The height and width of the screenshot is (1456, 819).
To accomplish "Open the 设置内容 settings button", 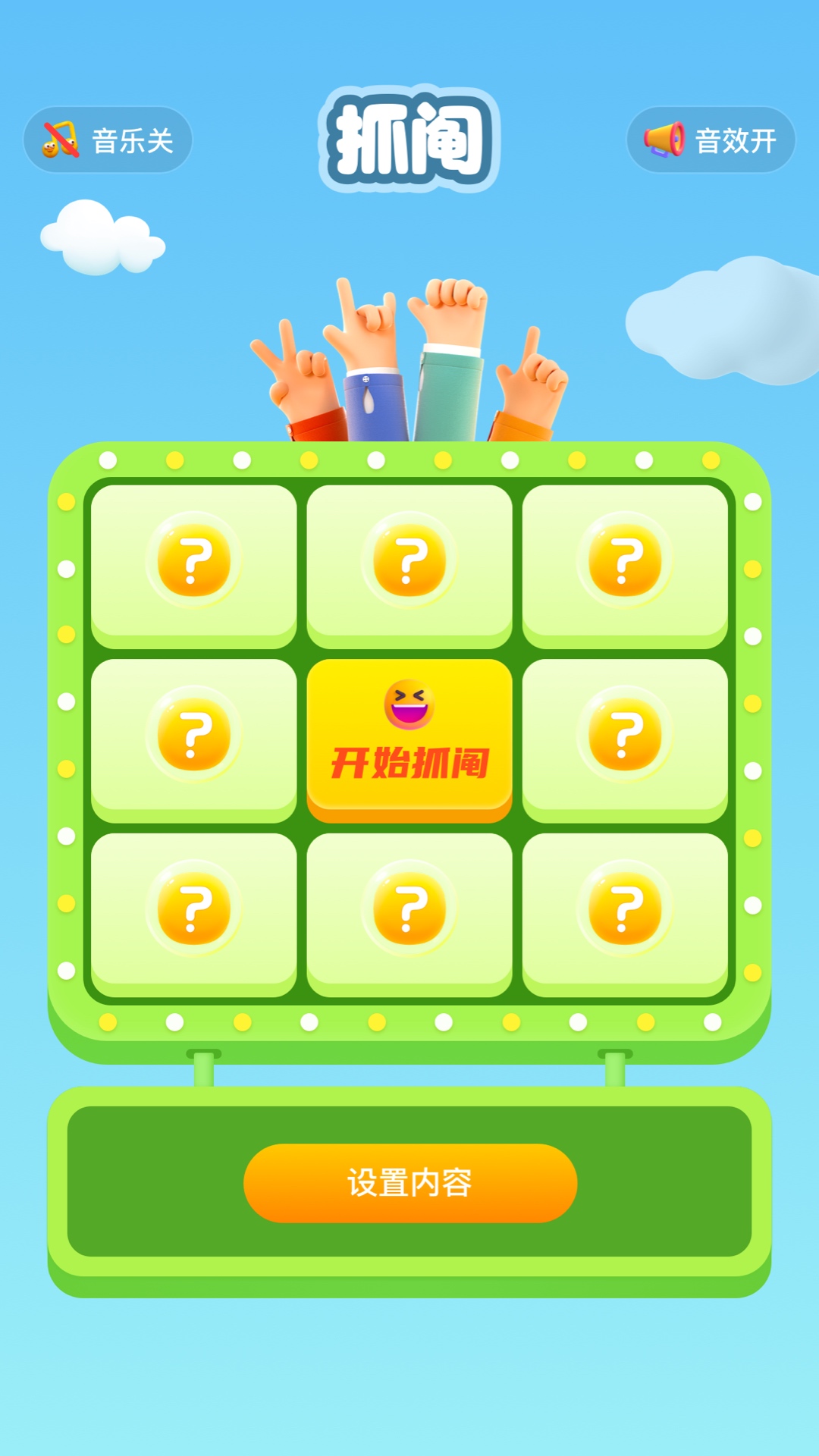I will (409, 1182).
